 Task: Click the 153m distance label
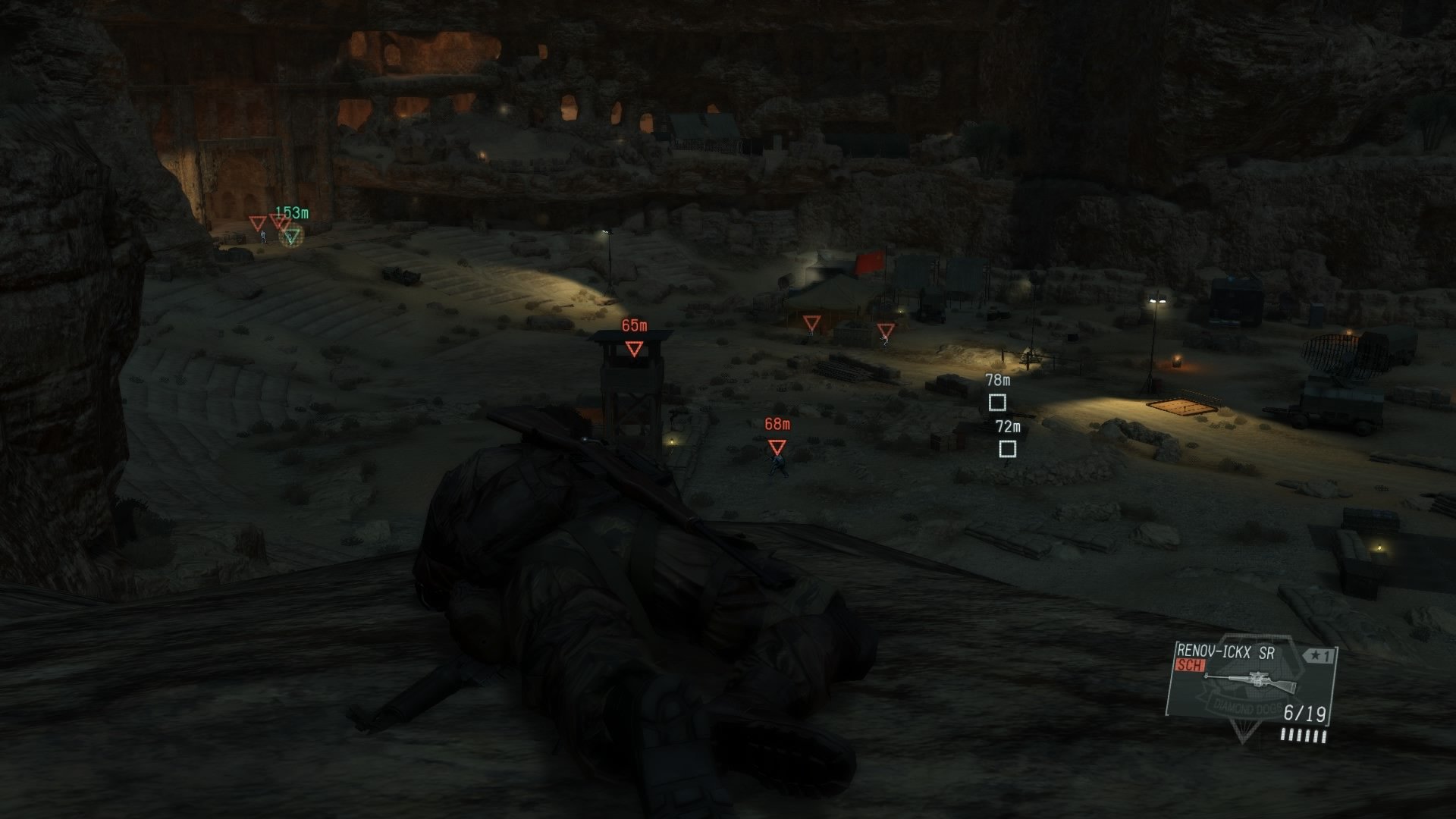(x=291, y=213)
